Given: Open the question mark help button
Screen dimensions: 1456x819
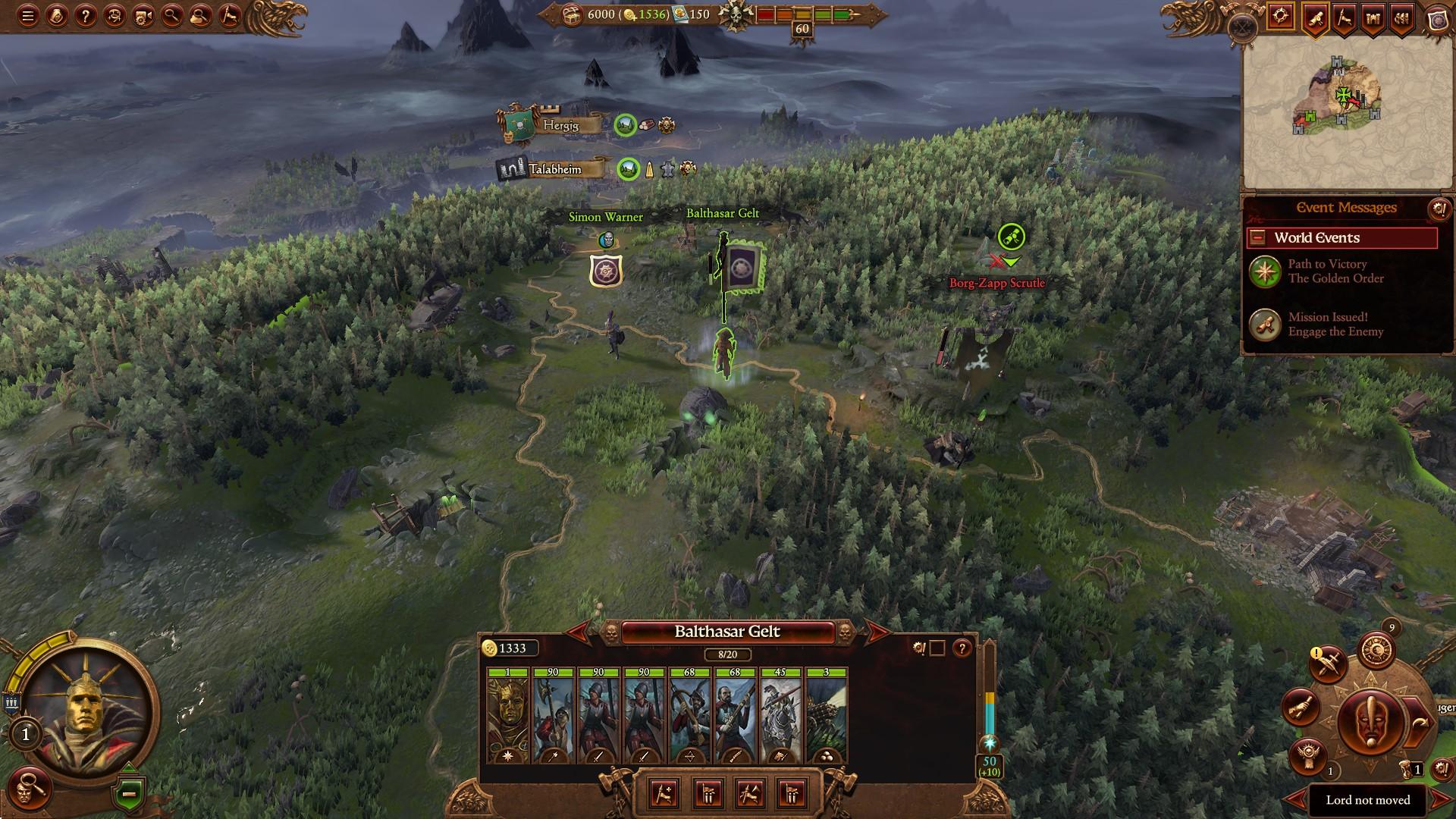Looking at the screenshot, I should point(86,16).
